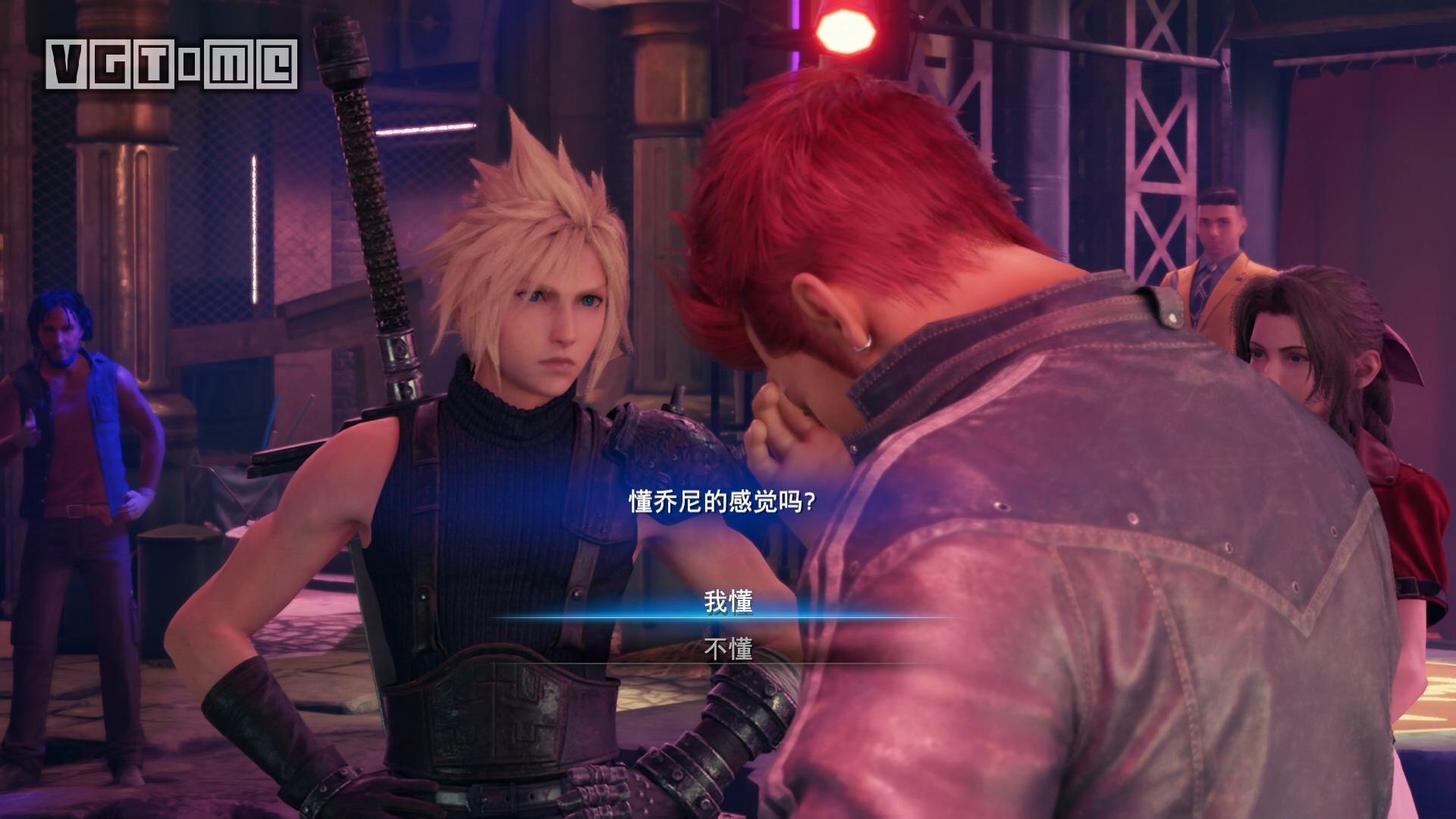Select the "不懂" dialogue option
The width and height of the screenshot is (1456, 819).
point(728,648)
